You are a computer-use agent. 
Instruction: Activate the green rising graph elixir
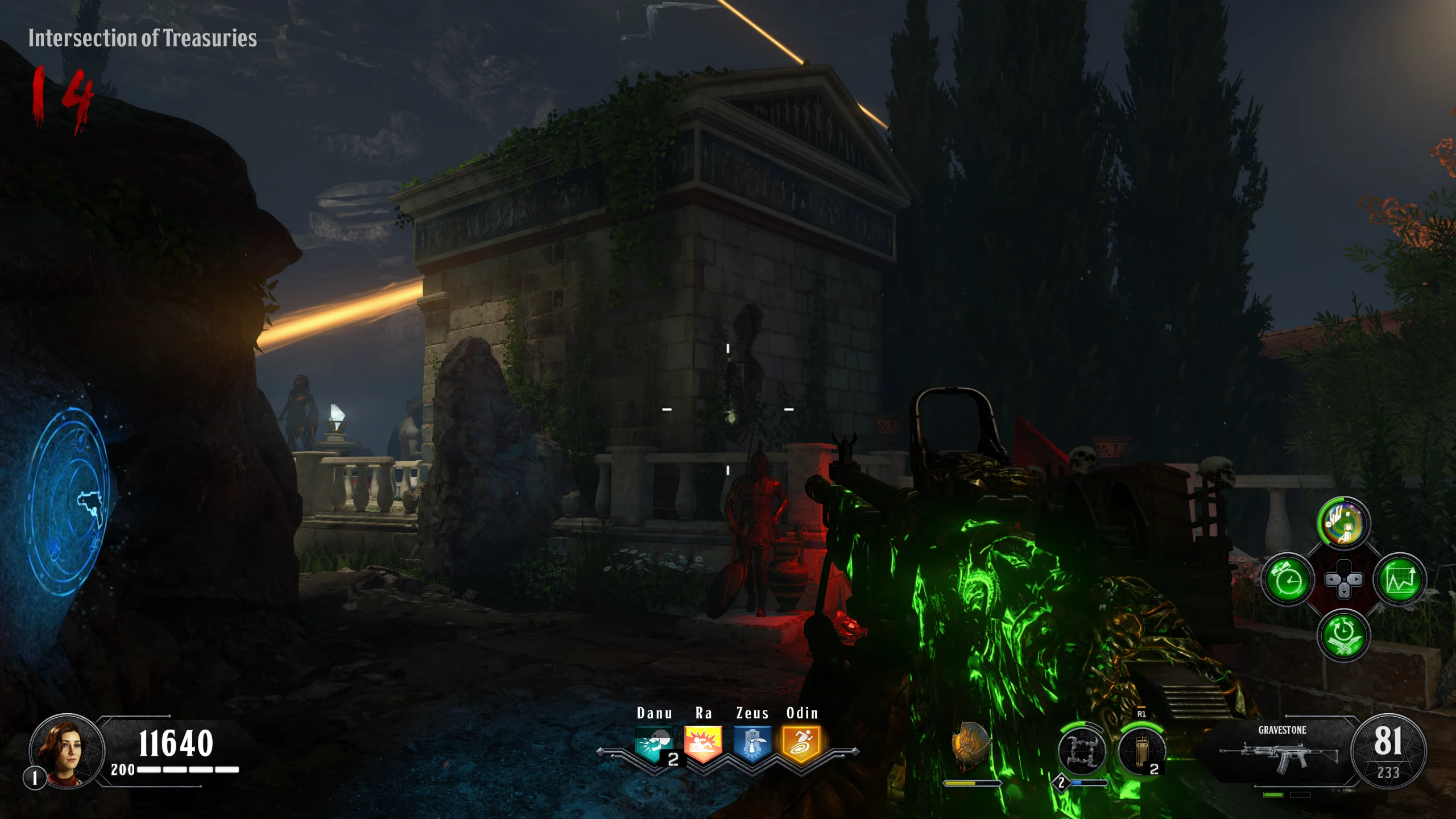1400,580
